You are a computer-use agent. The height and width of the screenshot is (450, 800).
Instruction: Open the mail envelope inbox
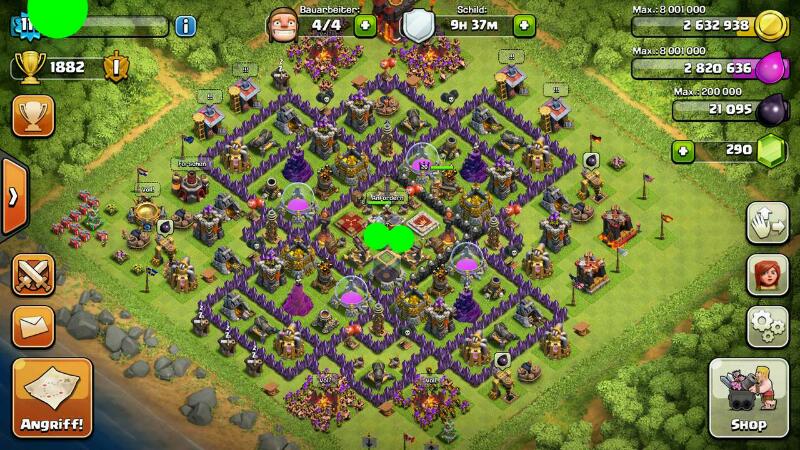tap(33, 326)
